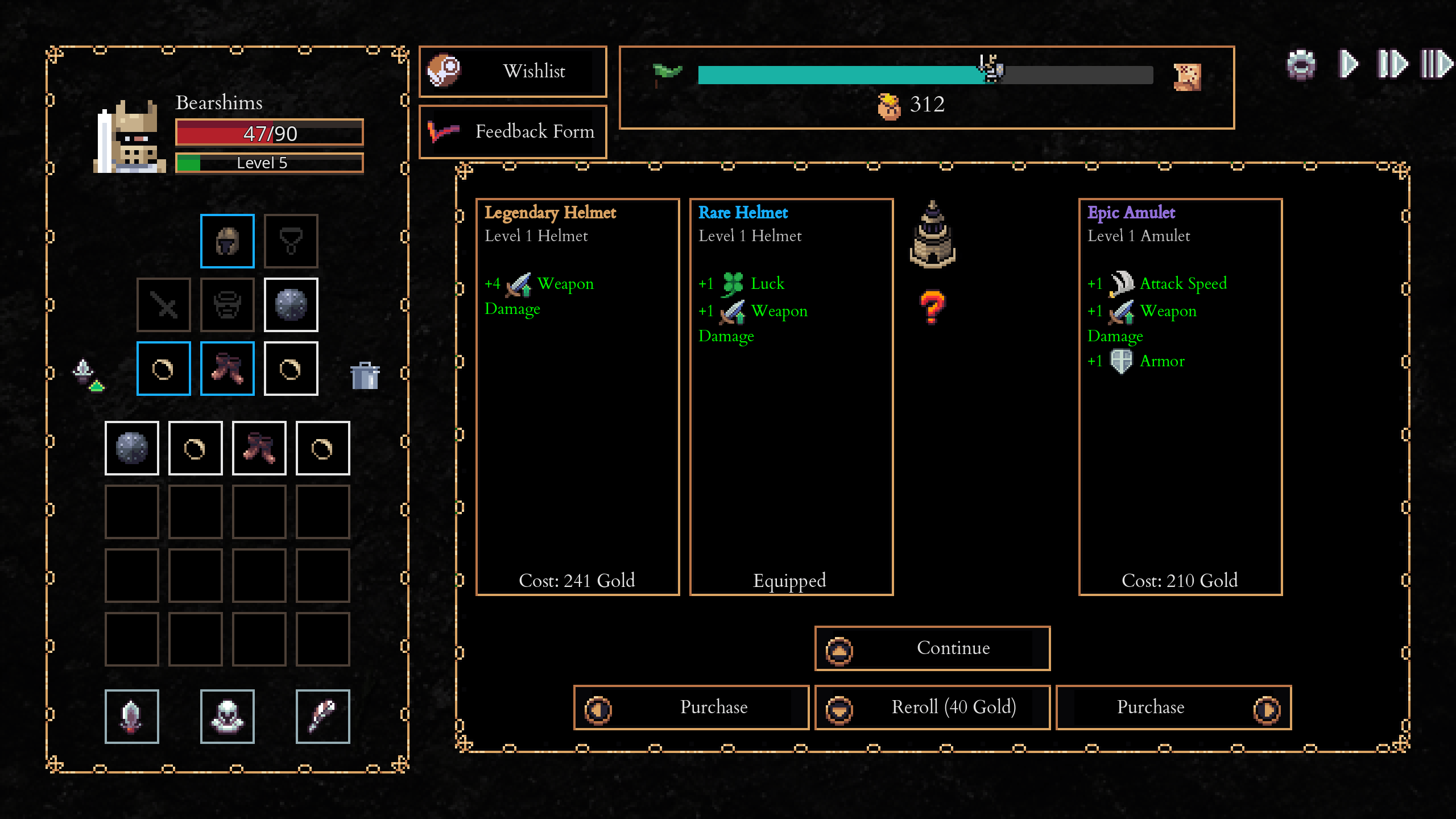View the equipped Rare Helmet card
This screenshot has width=1456, height=819.
click(x=791, y=396)
